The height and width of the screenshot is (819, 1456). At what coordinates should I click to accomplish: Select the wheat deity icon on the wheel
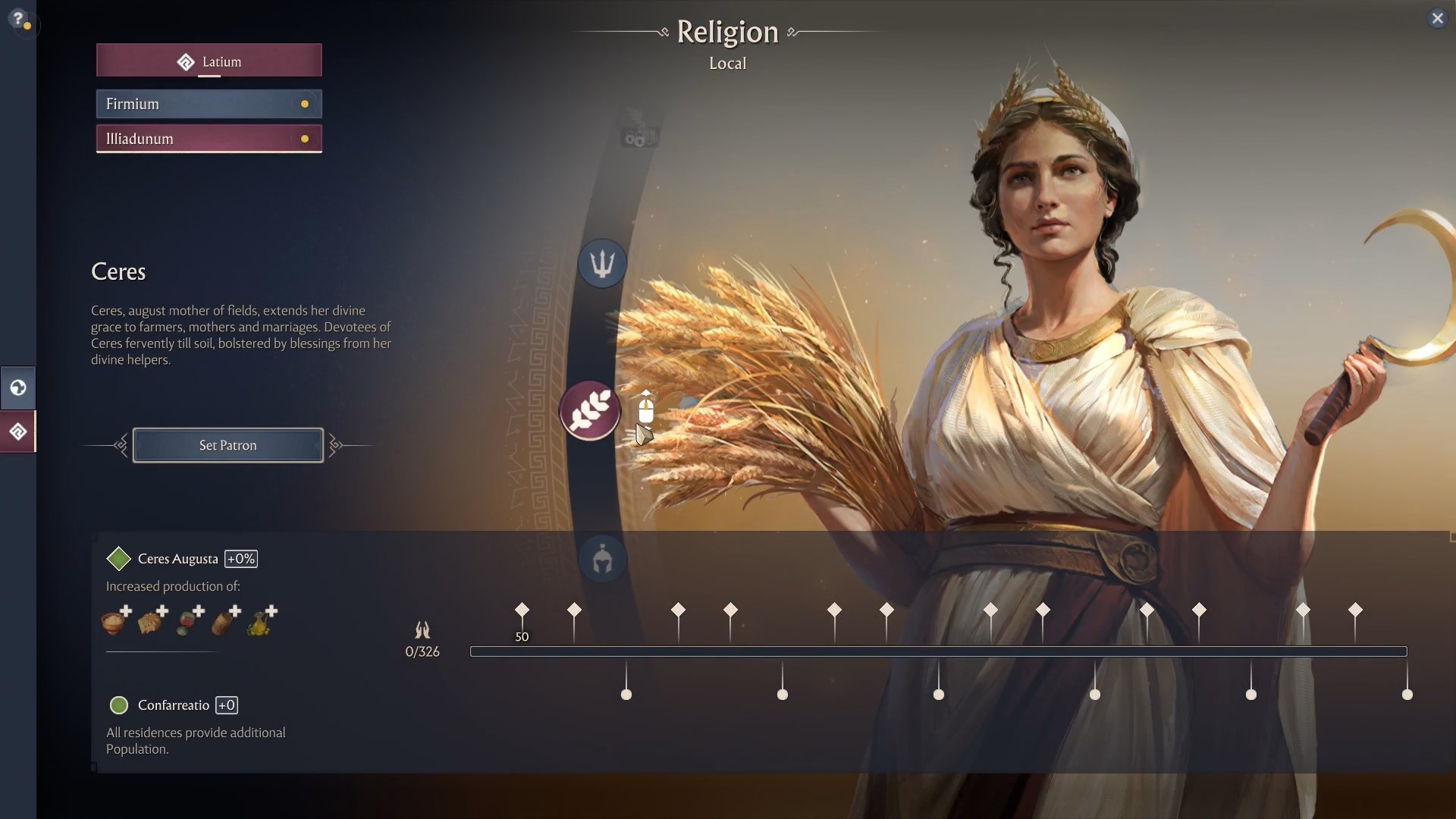(590, 410)
